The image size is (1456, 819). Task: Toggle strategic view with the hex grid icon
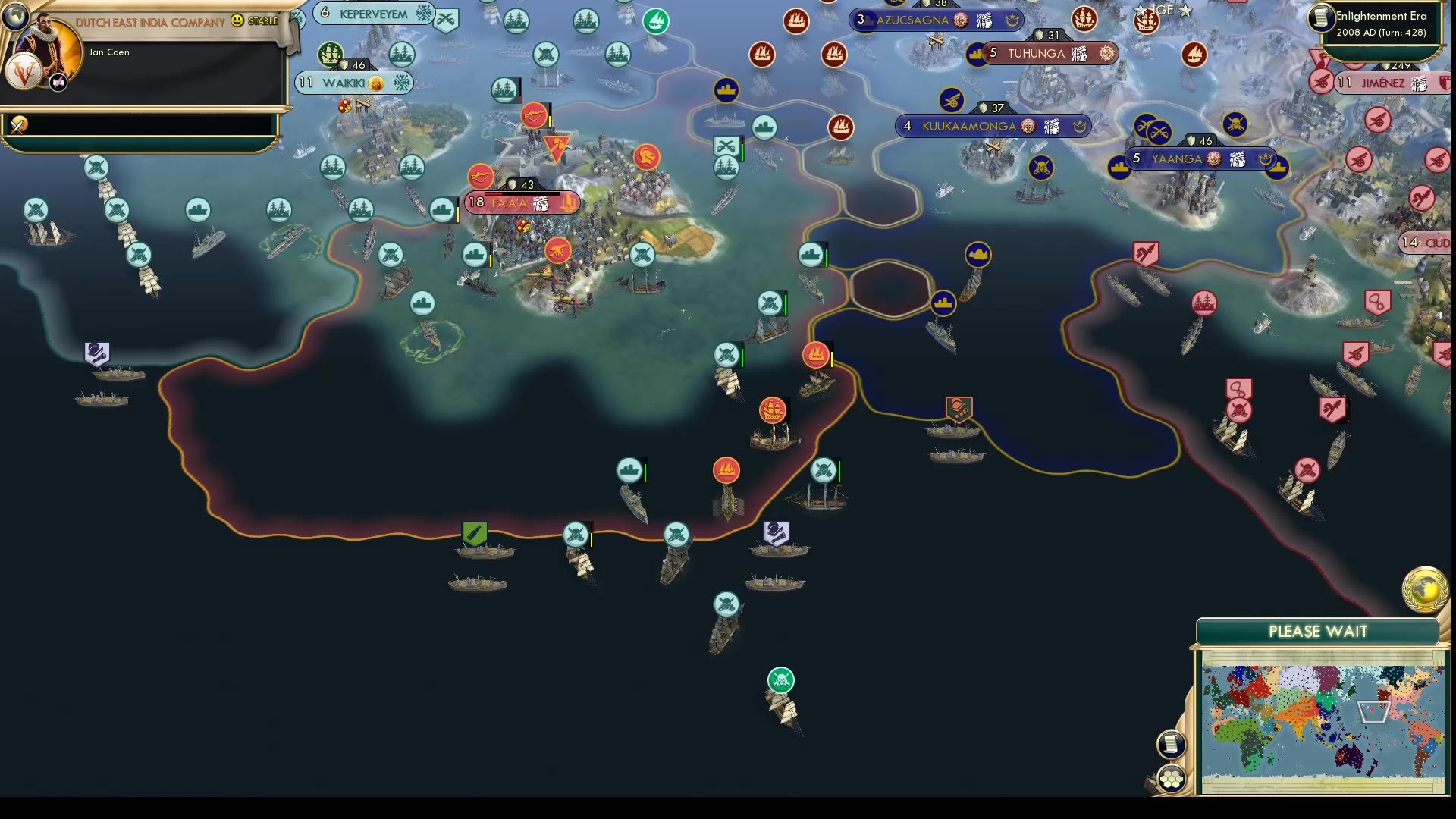tap(1172, 777)
